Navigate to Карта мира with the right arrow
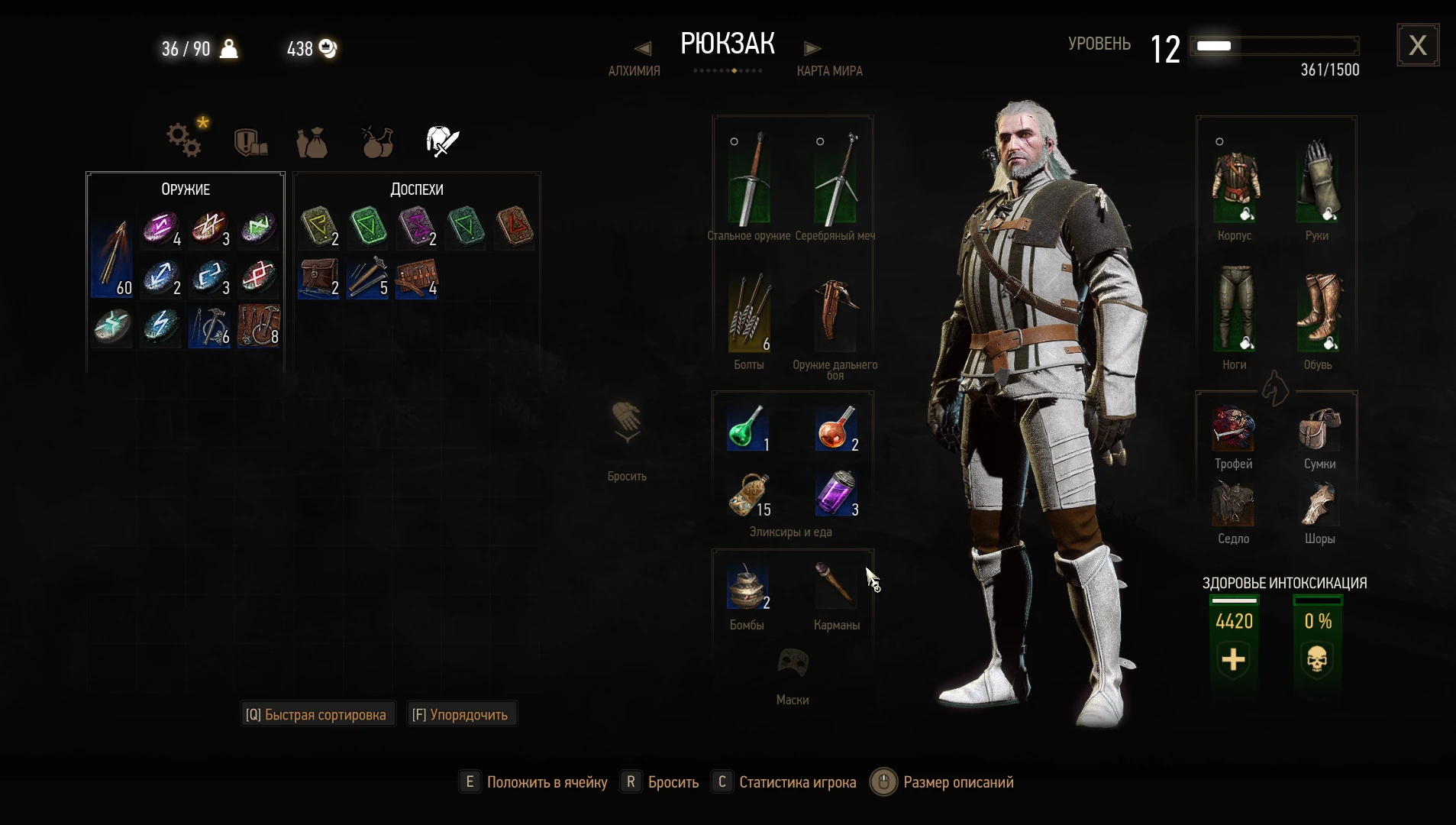1456x825 pixels. tap(812, 48)
